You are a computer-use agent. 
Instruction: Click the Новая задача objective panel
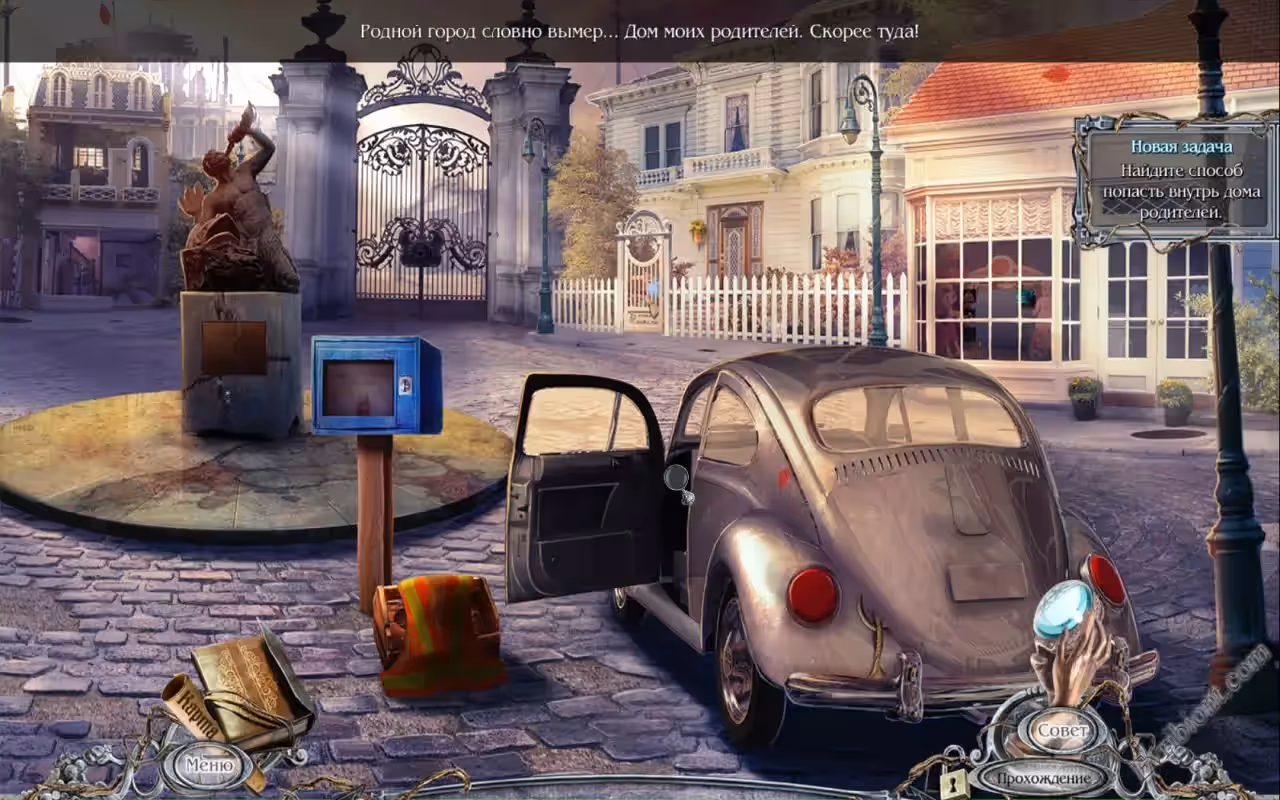1174,180
